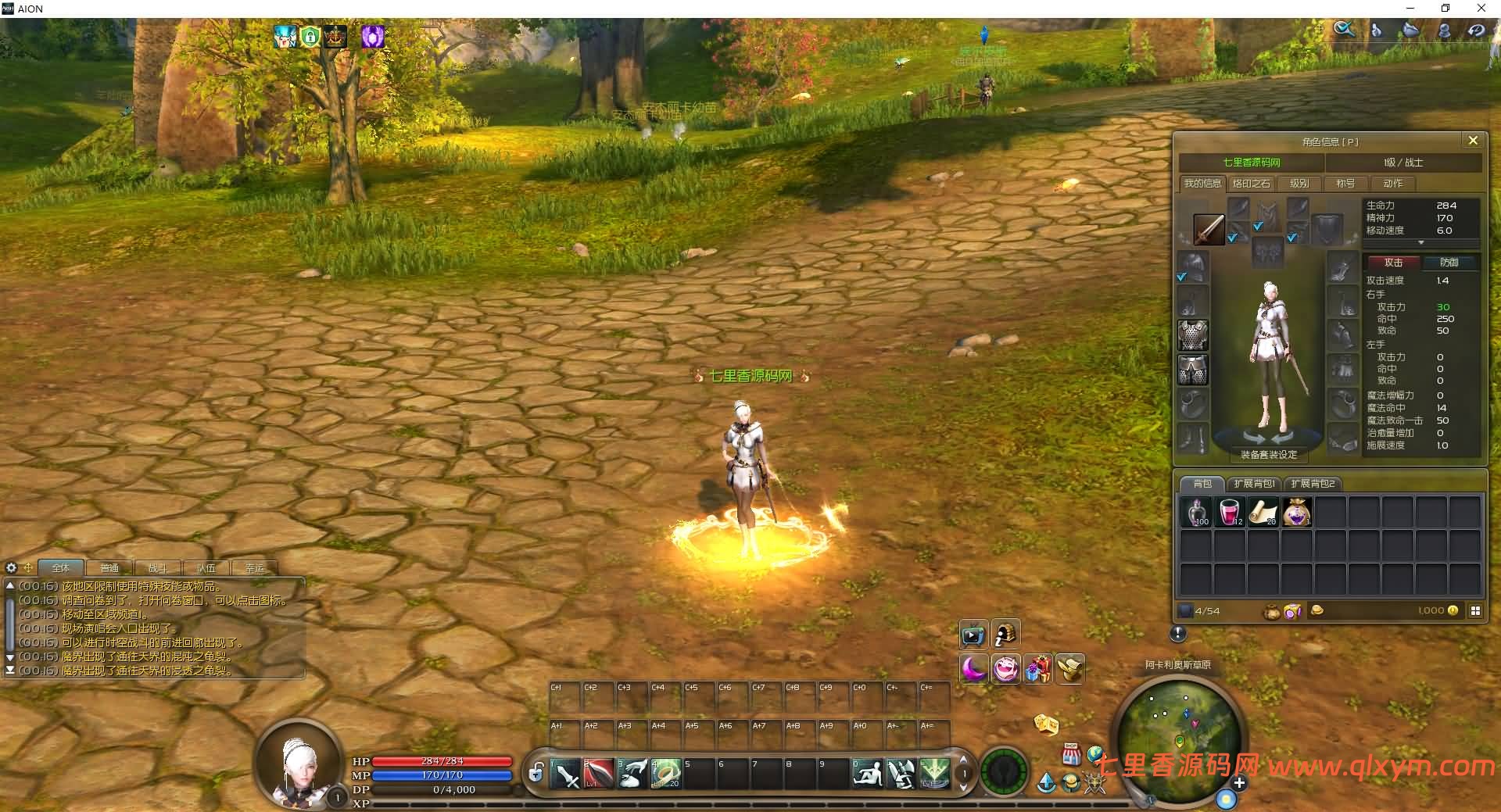Show the 防御 stats
This screenshot has width=1501, height=812.
1449,263
